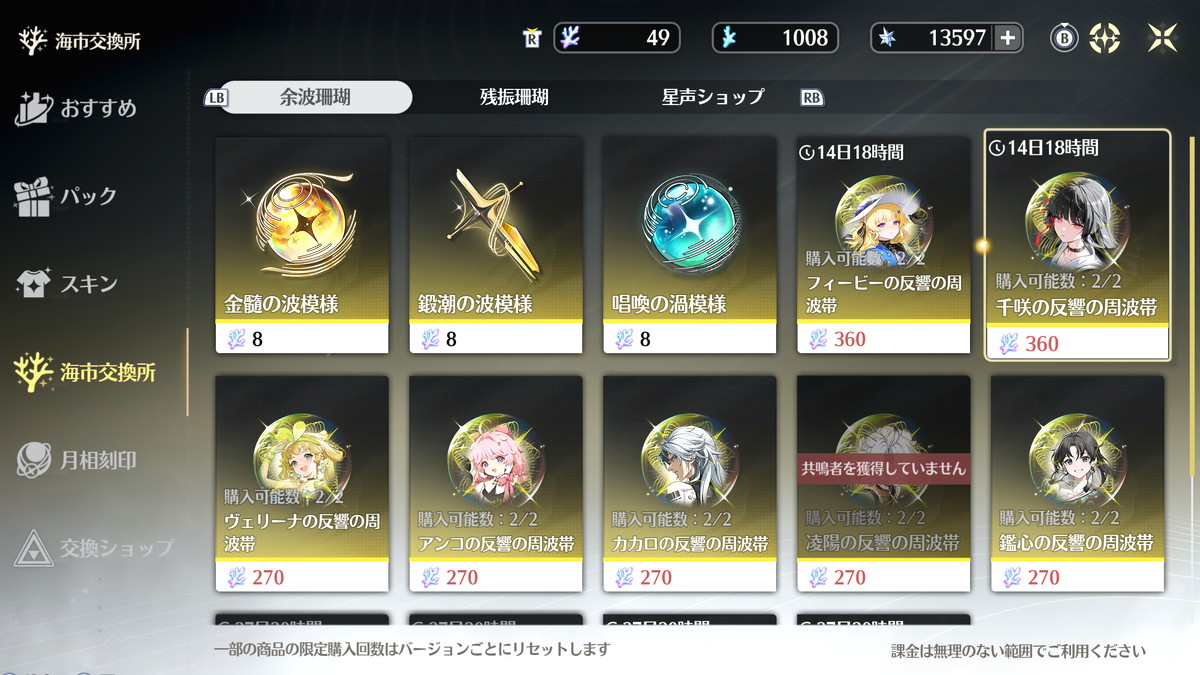Close the shop with the X button

(x=1162, y=38)
